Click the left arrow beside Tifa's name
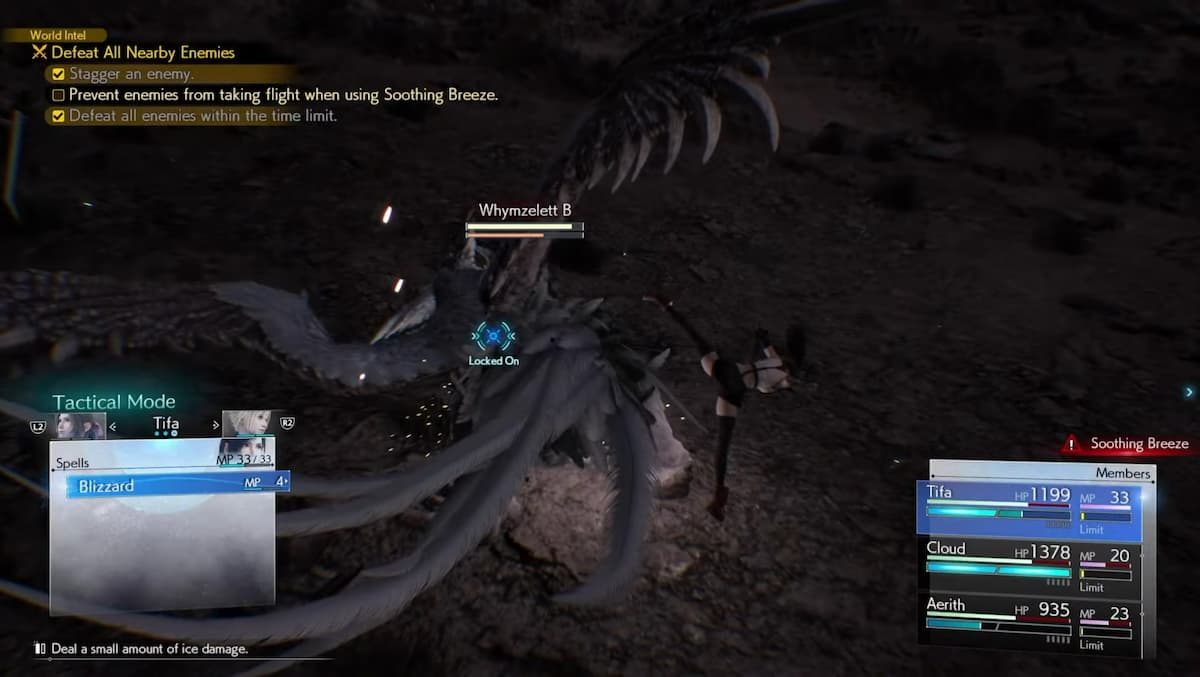The image size is (1200, 677). 112,426
